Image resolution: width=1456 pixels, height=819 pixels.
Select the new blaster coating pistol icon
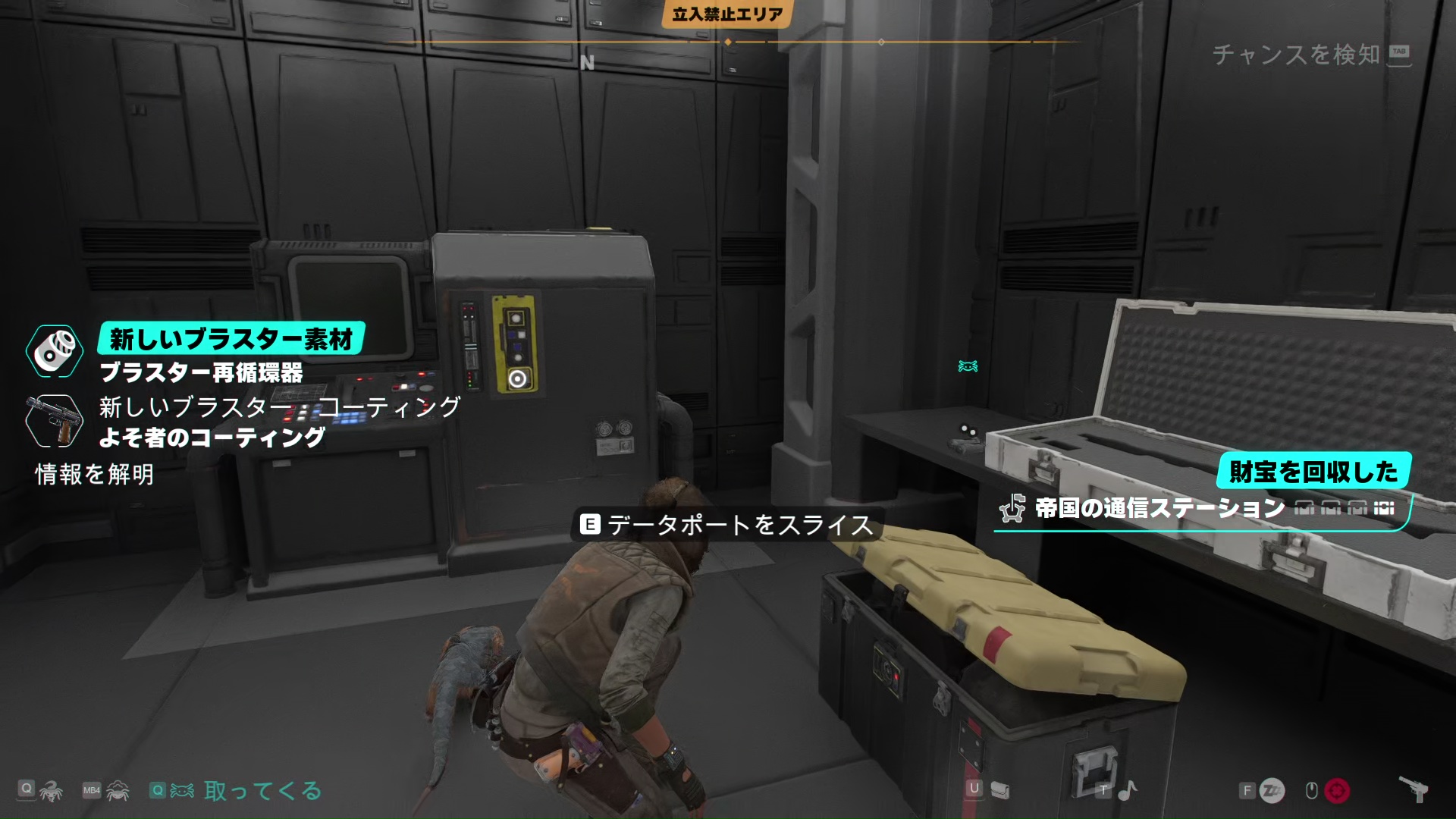pyautogui.click(x=53, y=421)
